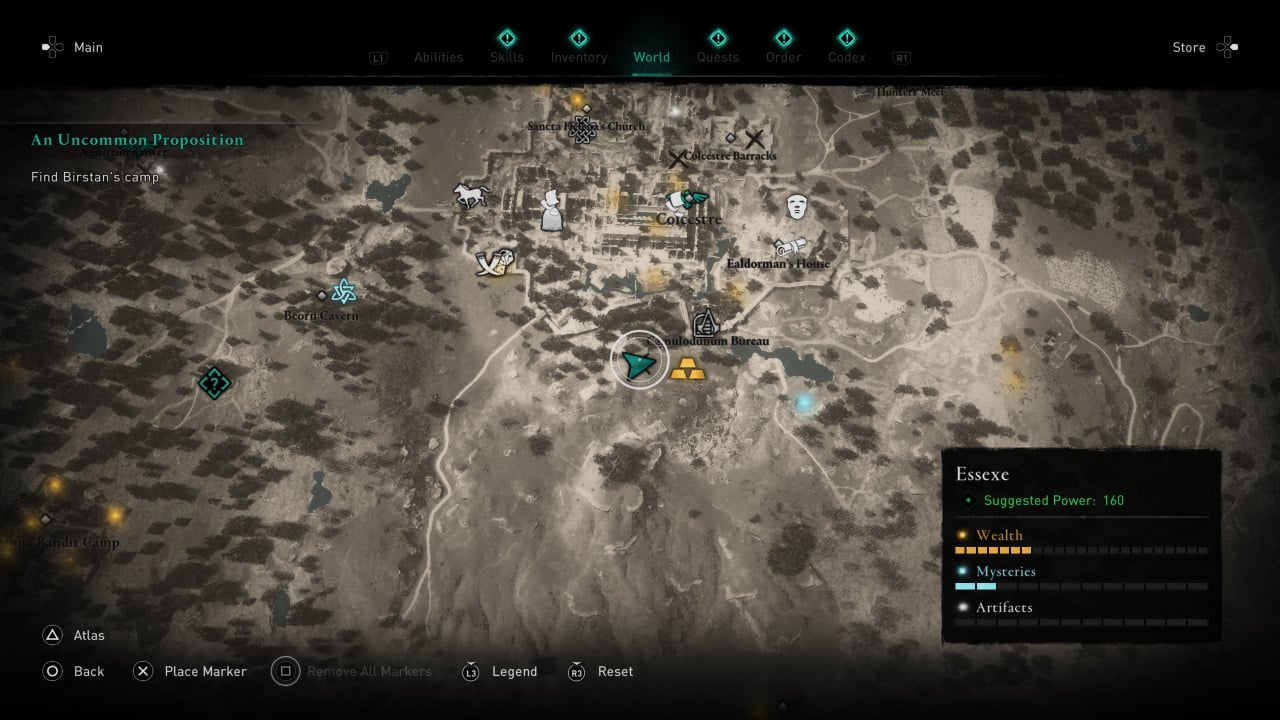The height and width of the screenshot is (720, 1280).
Task: Select the merchant sack map icon
Action: pyautogui.click(x=552, y=212)
